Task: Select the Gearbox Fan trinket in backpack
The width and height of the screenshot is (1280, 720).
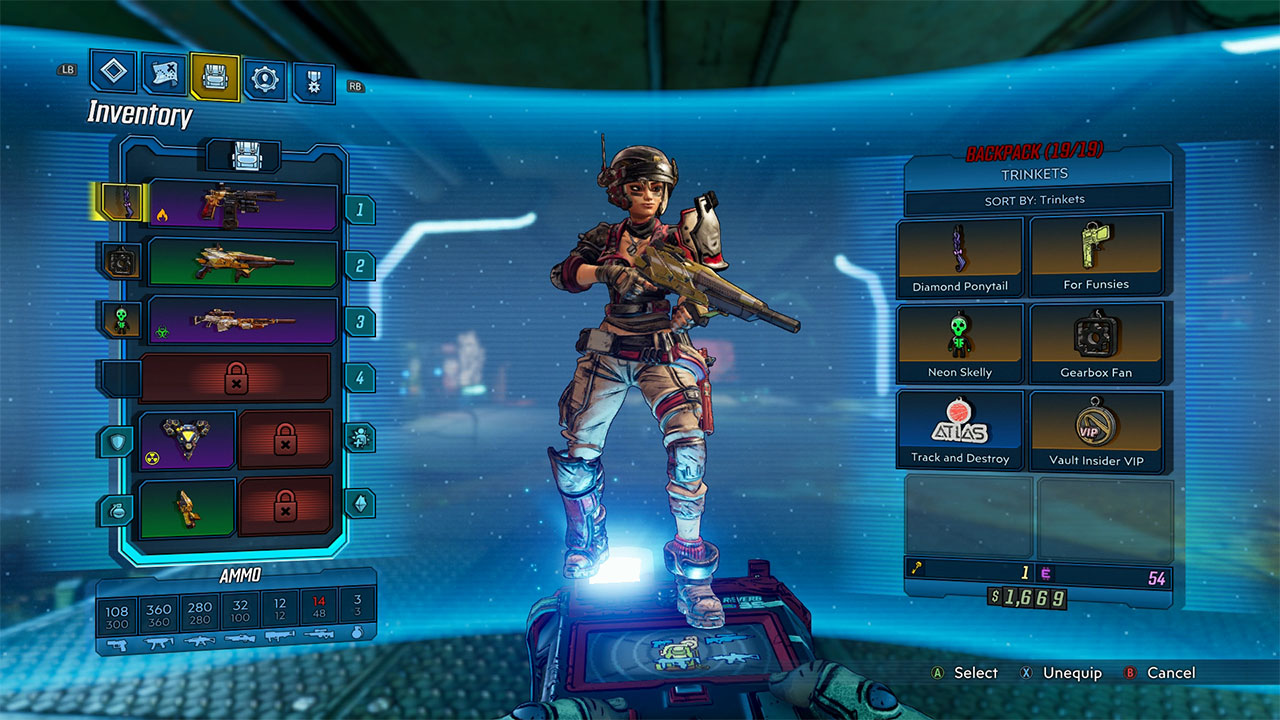Action: (x=1096, y=344)
